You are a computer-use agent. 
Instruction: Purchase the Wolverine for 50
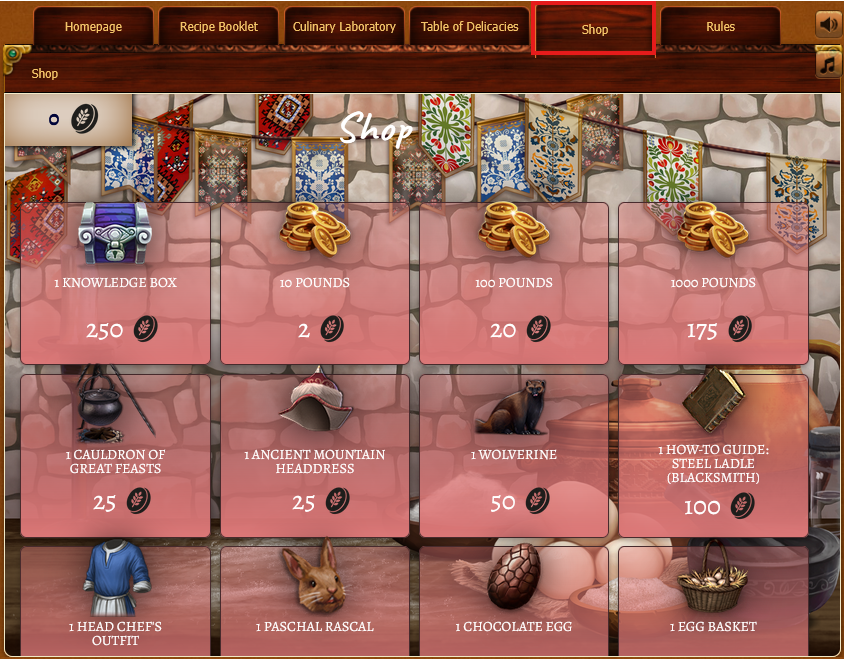pyautogui.click(x=513, y=456)
